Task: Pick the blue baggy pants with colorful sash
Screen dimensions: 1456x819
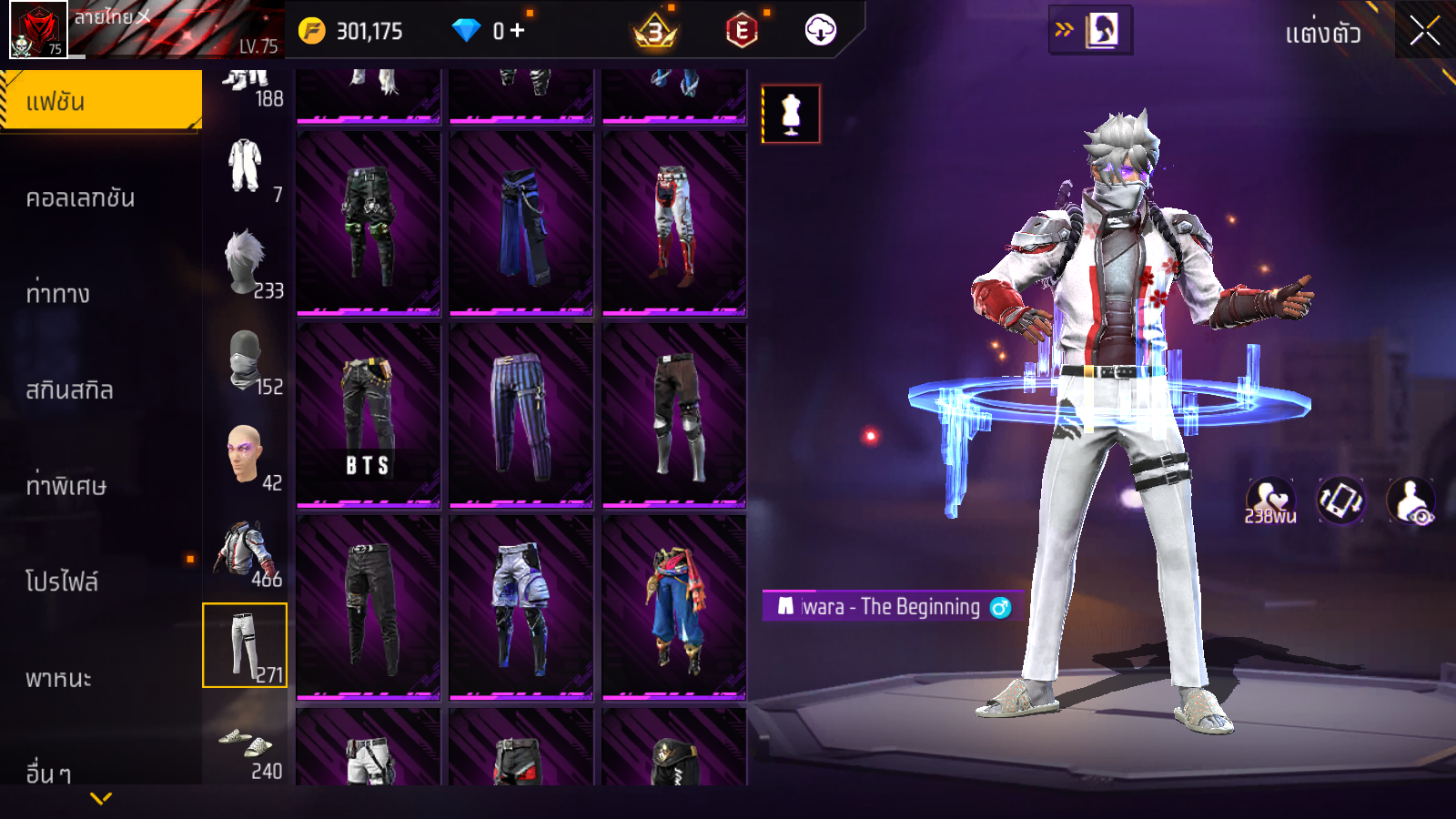Action: [x=673, y=607]
